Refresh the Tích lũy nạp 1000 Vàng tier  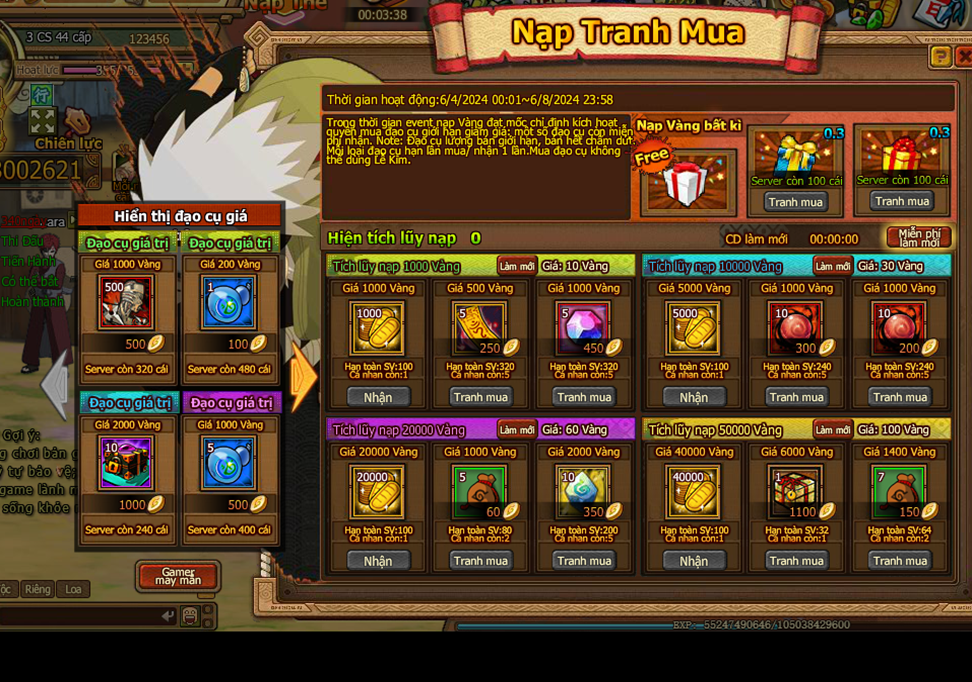pos(517,266)
